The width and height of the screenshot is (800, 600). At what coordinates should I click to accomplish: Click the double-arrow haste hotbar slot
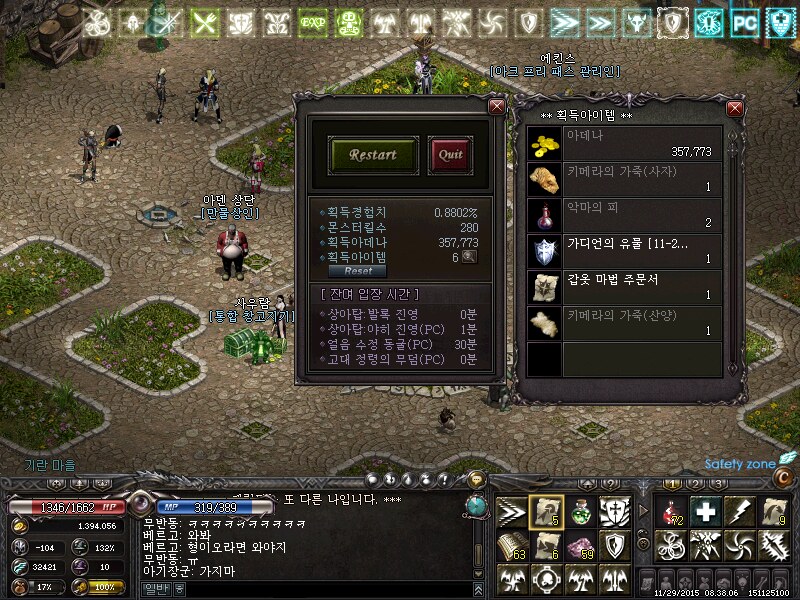click(x=512, y=512)
